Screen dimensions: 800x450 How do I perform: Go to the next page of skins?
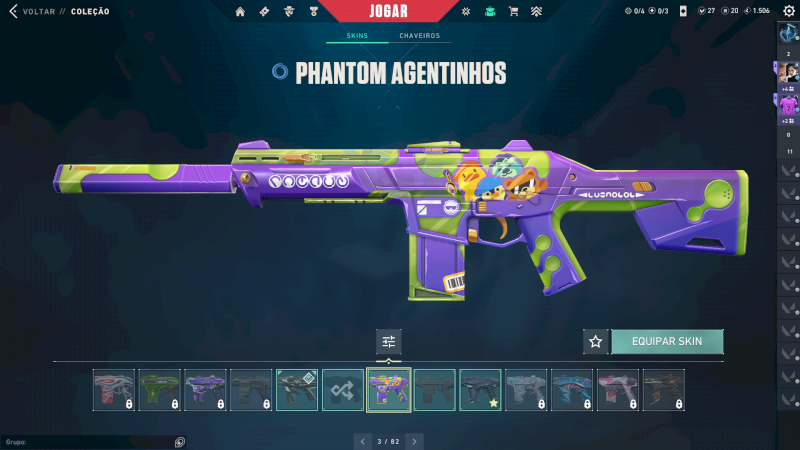tap(415, 441)
